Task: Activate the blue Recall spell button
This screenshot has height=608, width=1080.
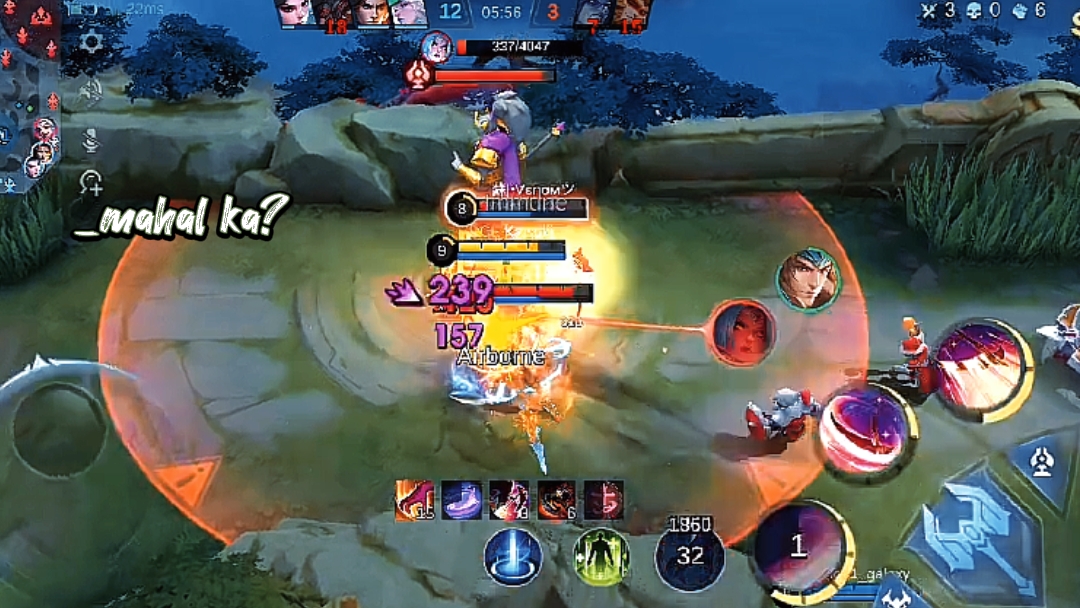Action: (513, 555)
